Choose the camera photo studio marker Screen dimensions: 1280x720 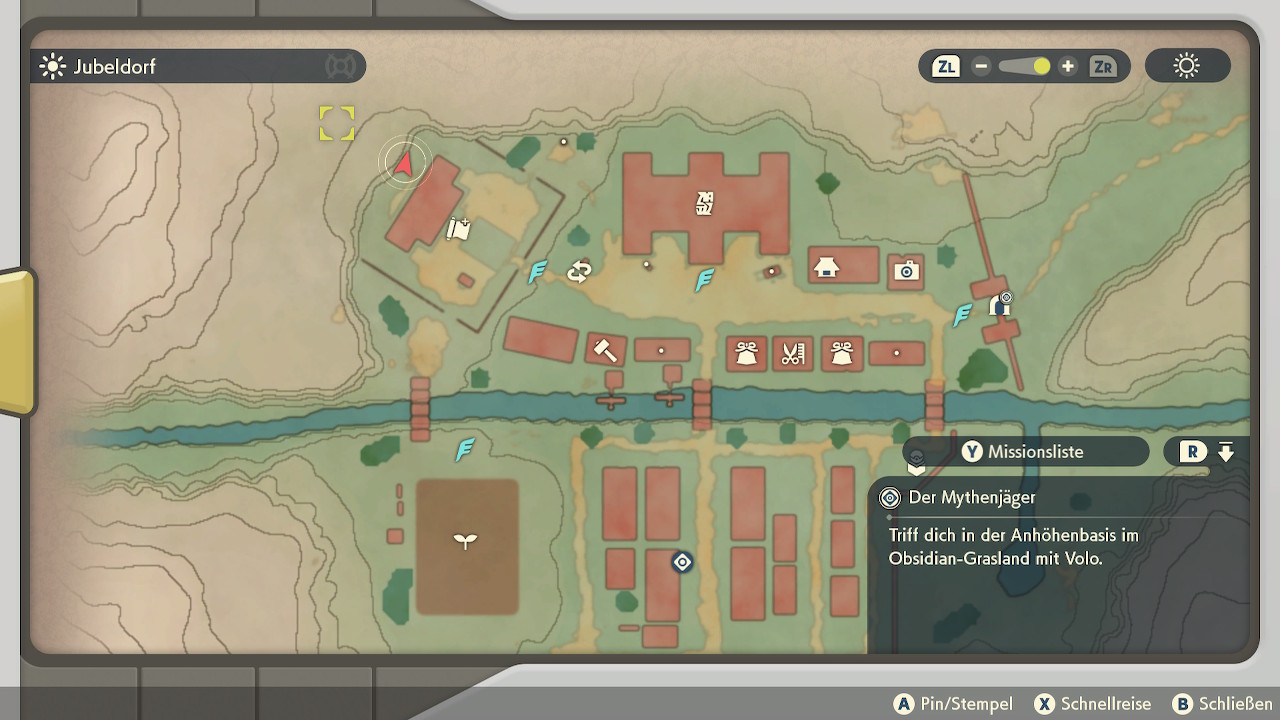point(906,271)
